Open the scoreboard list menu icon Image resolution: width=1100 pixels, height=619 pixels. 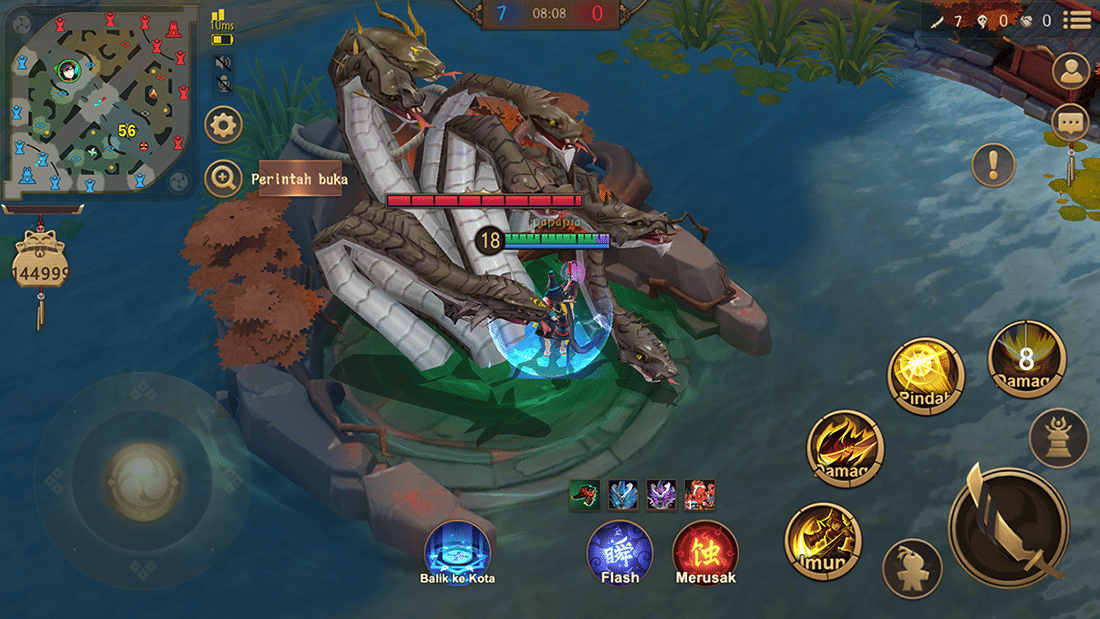(1077, 20)
